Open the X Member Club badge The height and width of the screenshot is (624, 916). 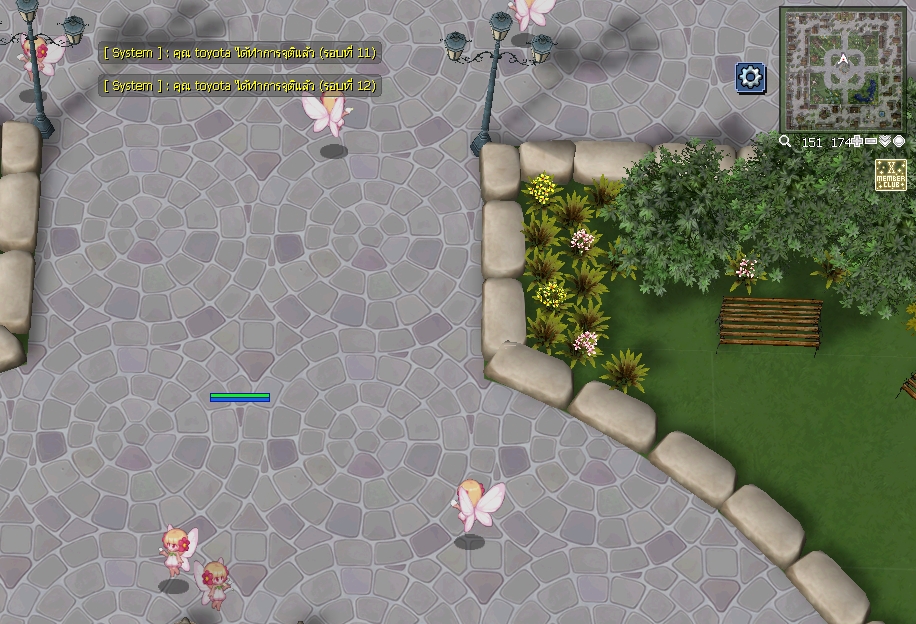coord(890,176)
